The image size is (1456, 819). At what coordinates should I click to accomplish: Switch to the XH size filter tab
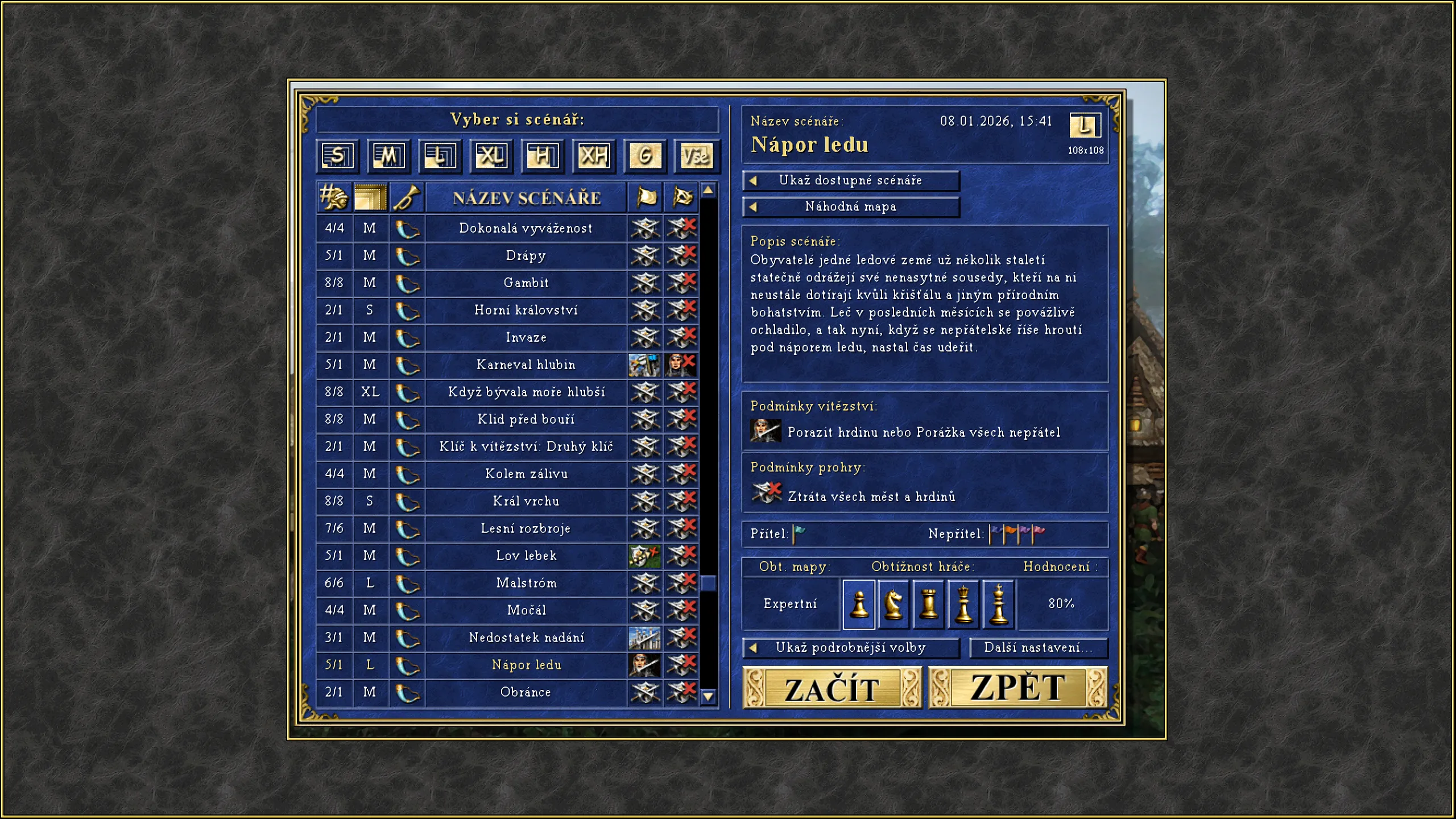[x=593, y=156]
